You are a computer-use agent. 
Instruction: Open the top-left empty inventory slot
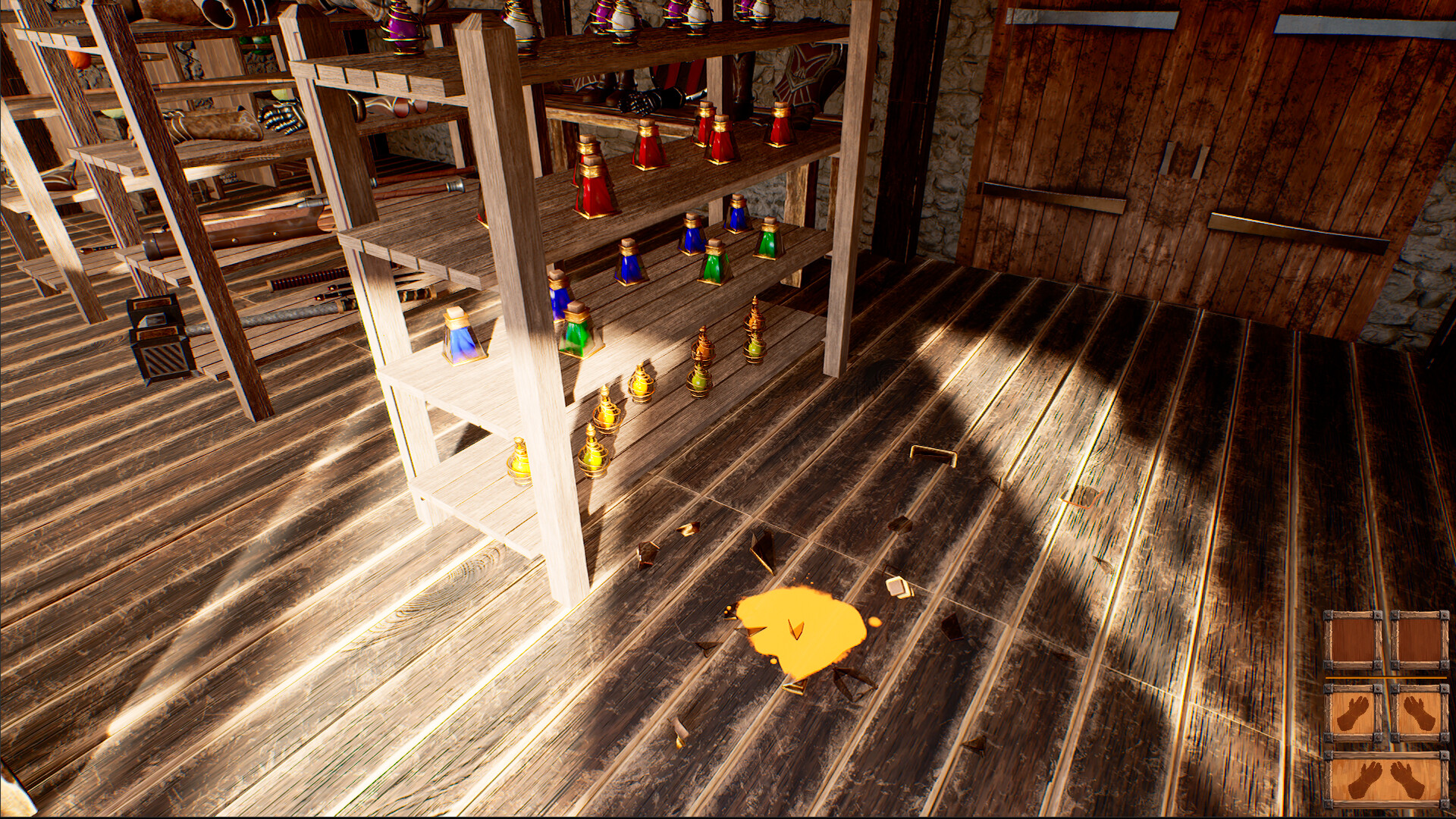coord(1351,640)
